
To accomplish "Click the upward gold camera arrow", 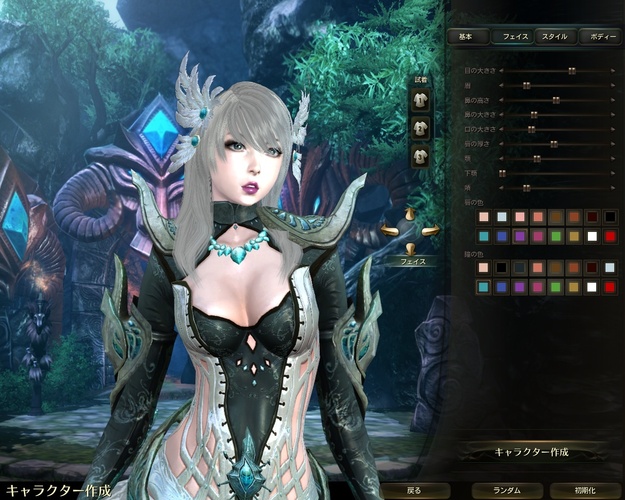I will (x=410, y=214).
